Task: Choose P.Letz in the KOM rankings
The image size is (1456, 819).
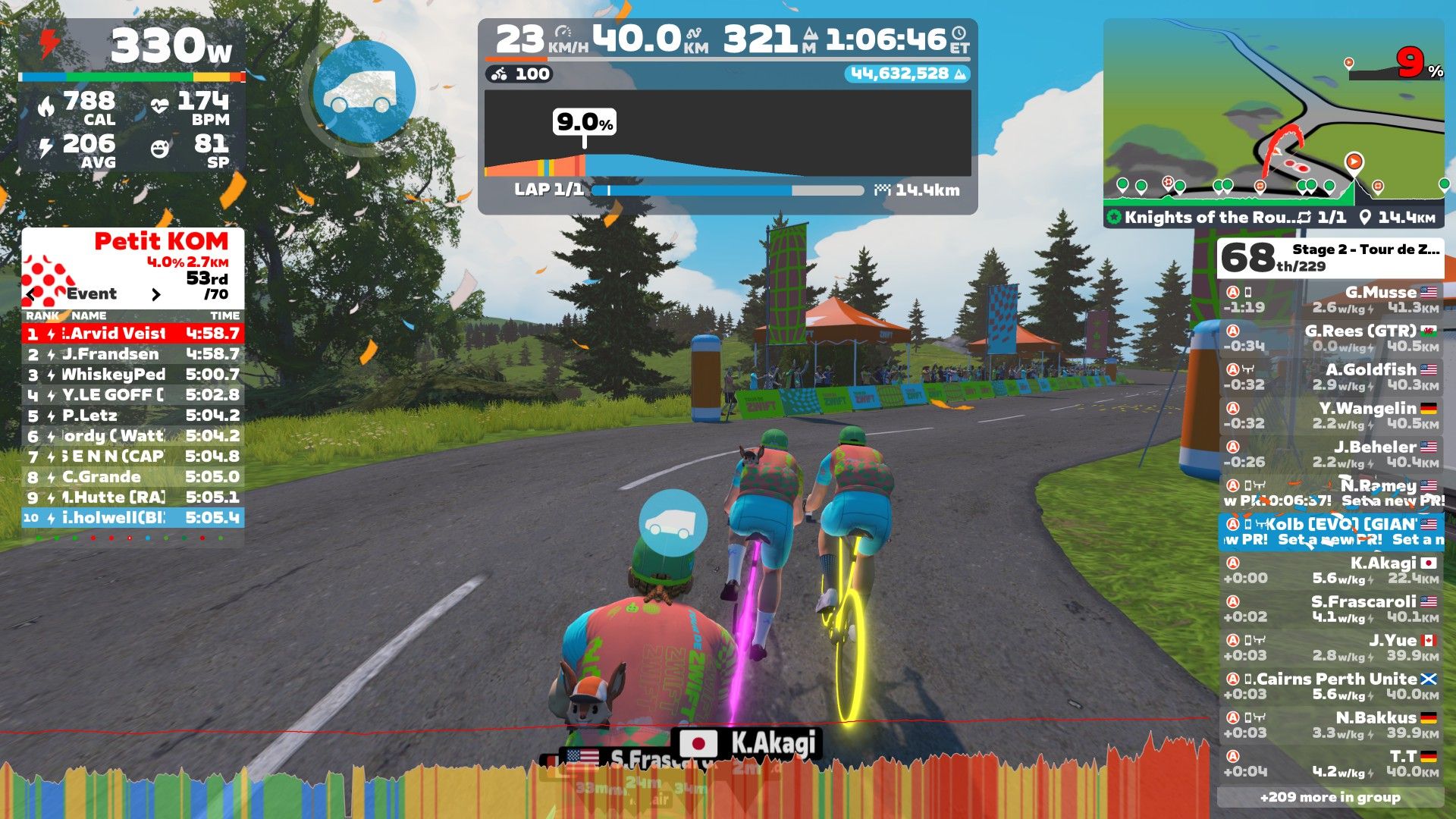Action: coord(133,416)
